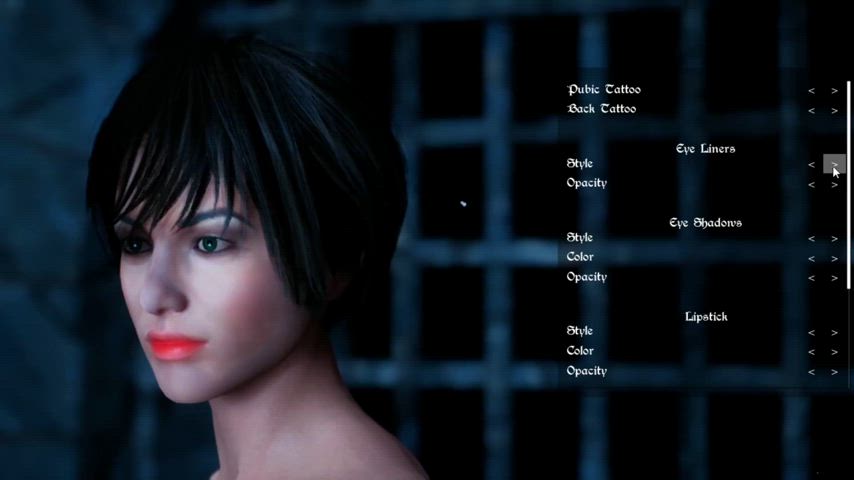Image resolution: width=854 pixels, height=480 pixels.
Task: Pick previous Lipstick style
Action: [x=812, y=333]
